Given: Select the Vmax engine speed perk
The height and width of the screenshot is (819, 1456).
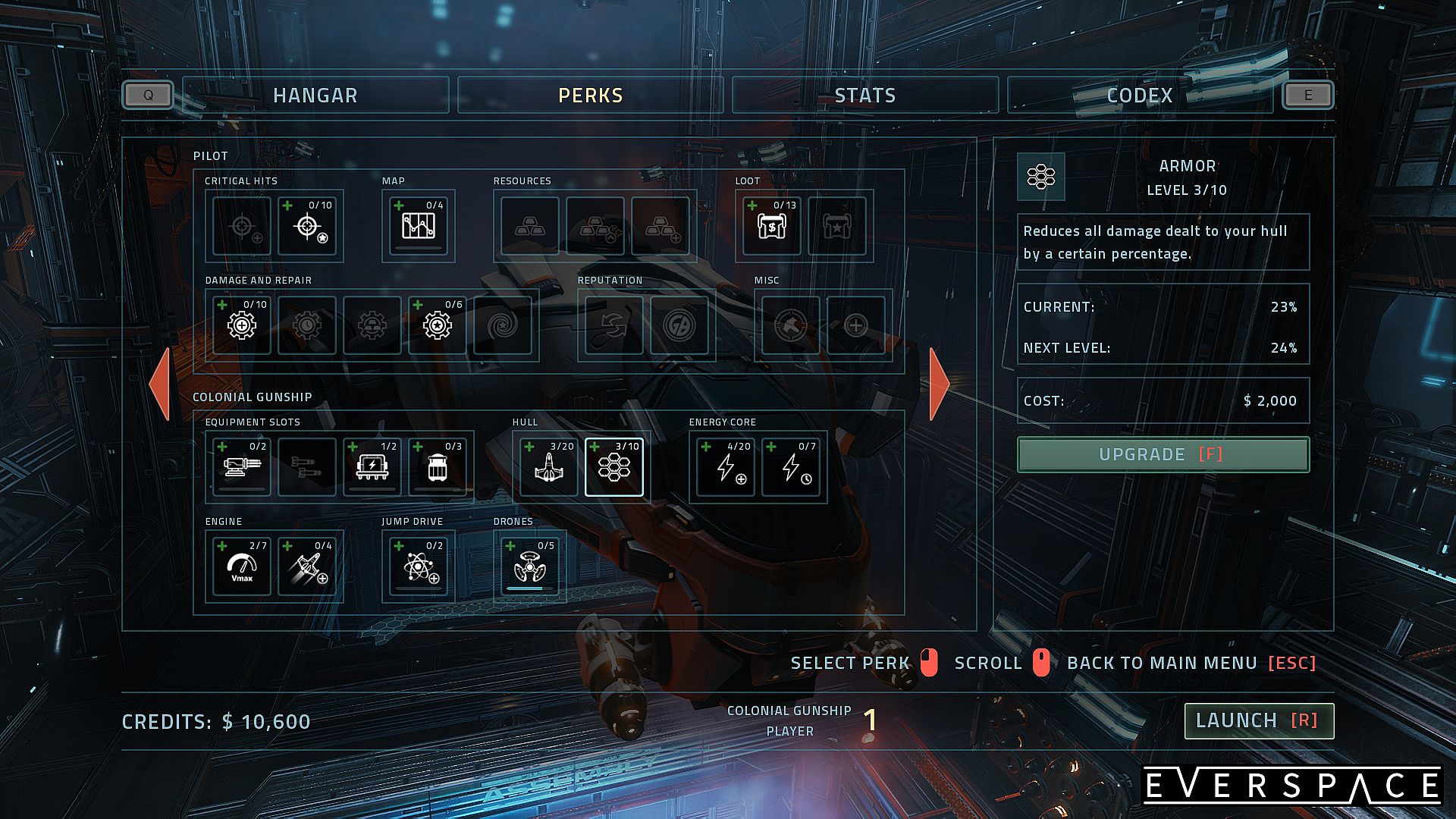Looking at the screenshot, I should click(241, 566).
